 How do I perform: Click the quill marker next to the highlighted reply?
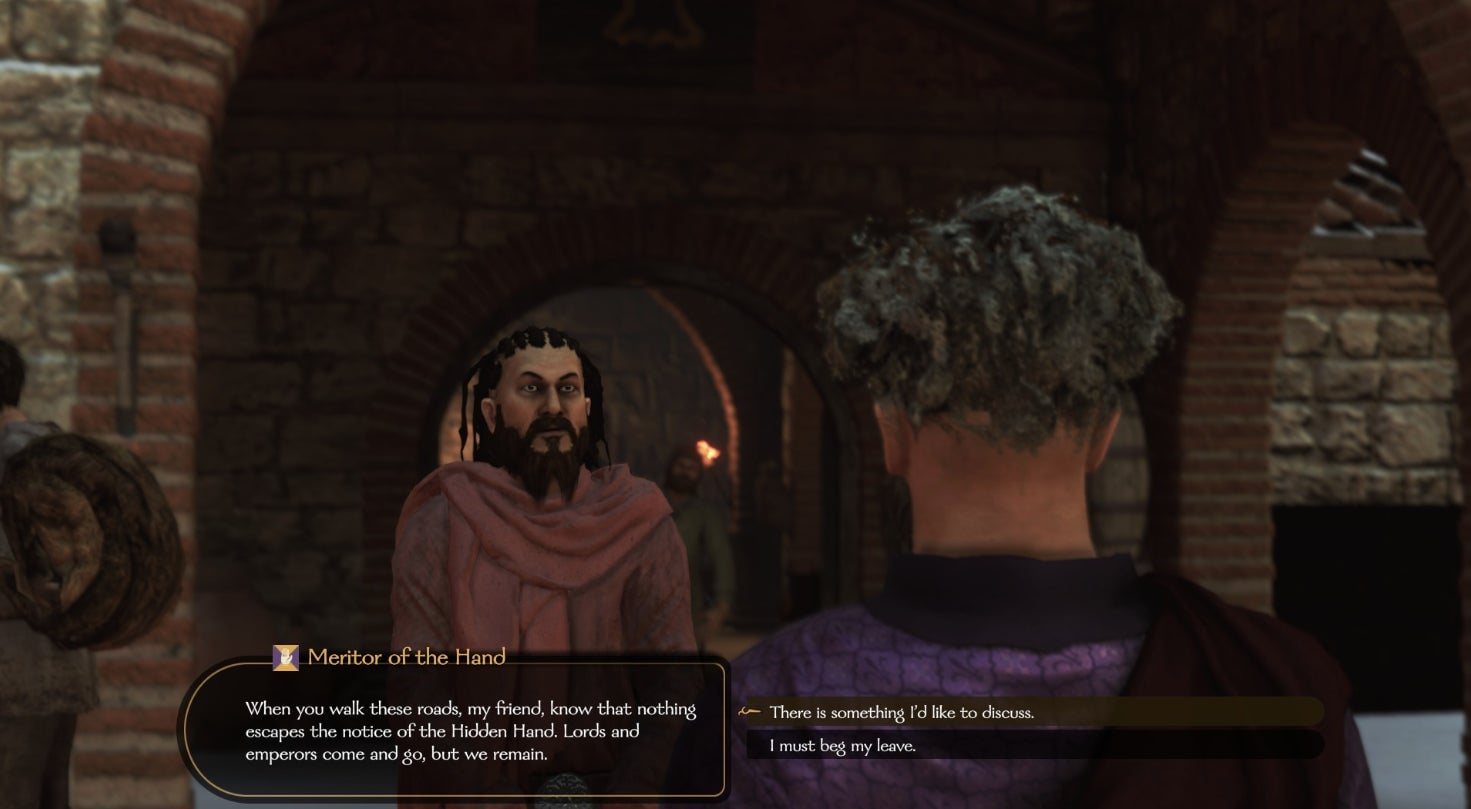click(749, 712)
